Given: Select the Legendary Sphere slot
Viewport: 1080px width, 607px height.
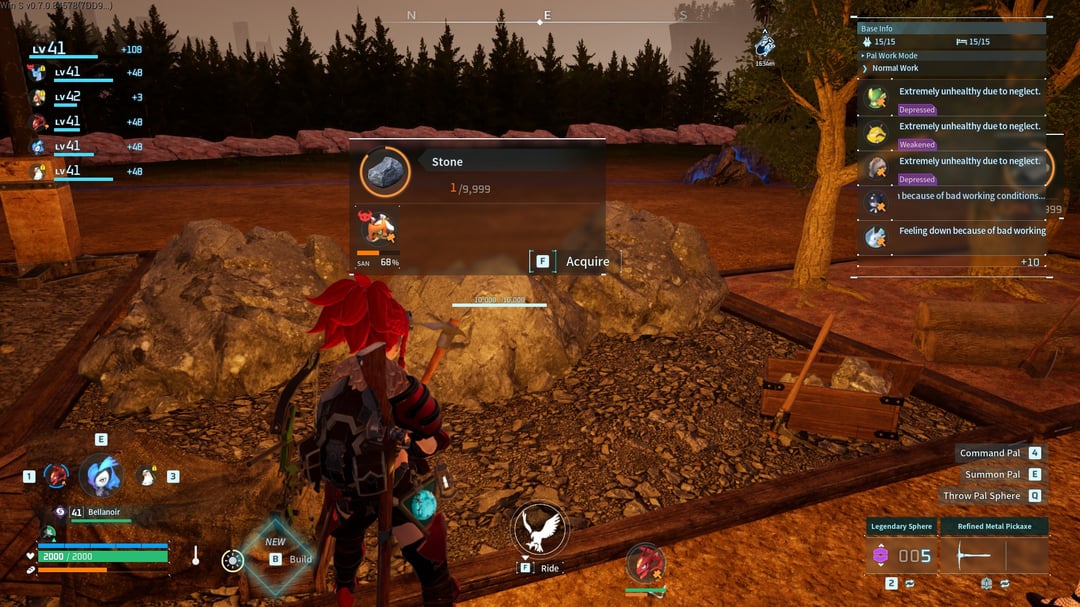Looking at the screenshot, I should click(x=901, y=555).
